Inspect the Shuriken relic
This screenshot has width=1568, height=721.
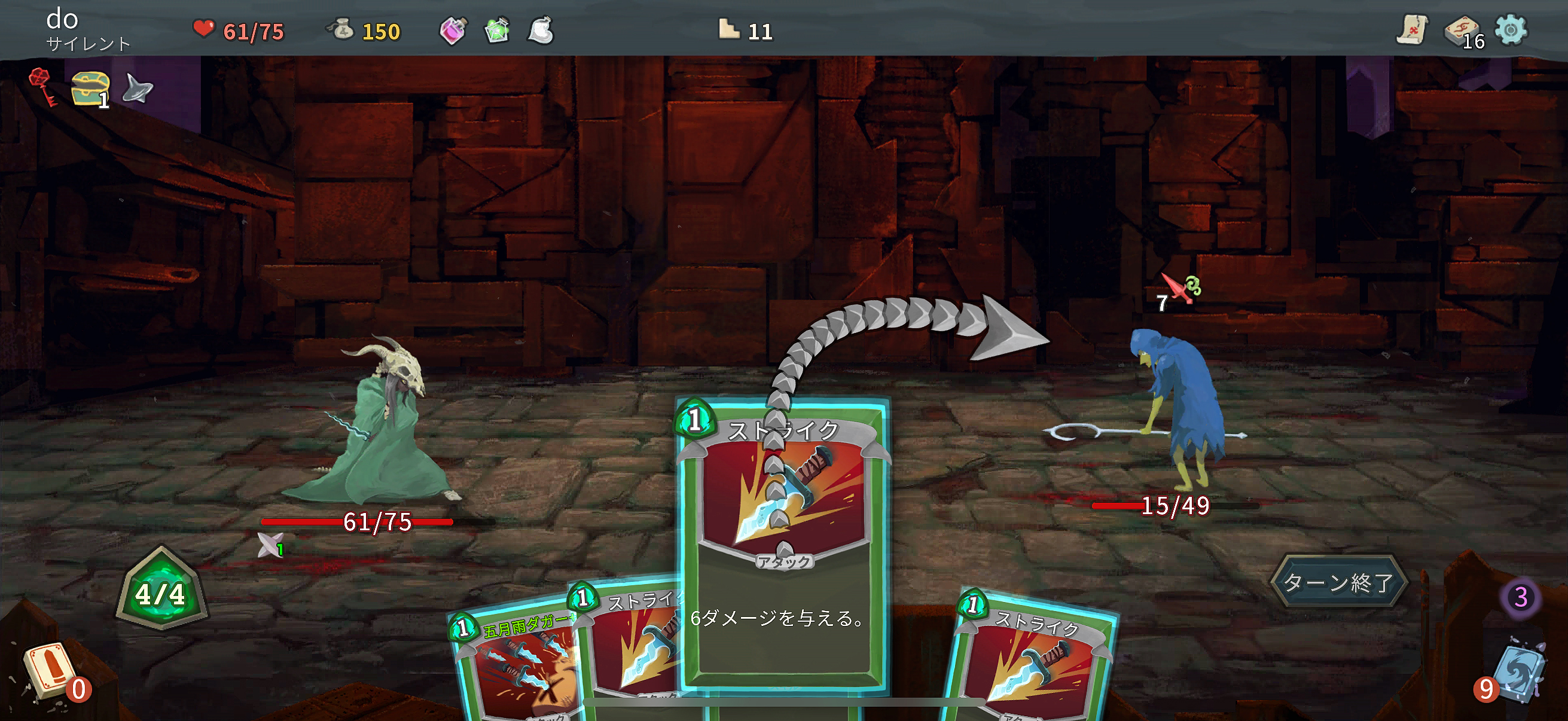(x=136, y=88)
